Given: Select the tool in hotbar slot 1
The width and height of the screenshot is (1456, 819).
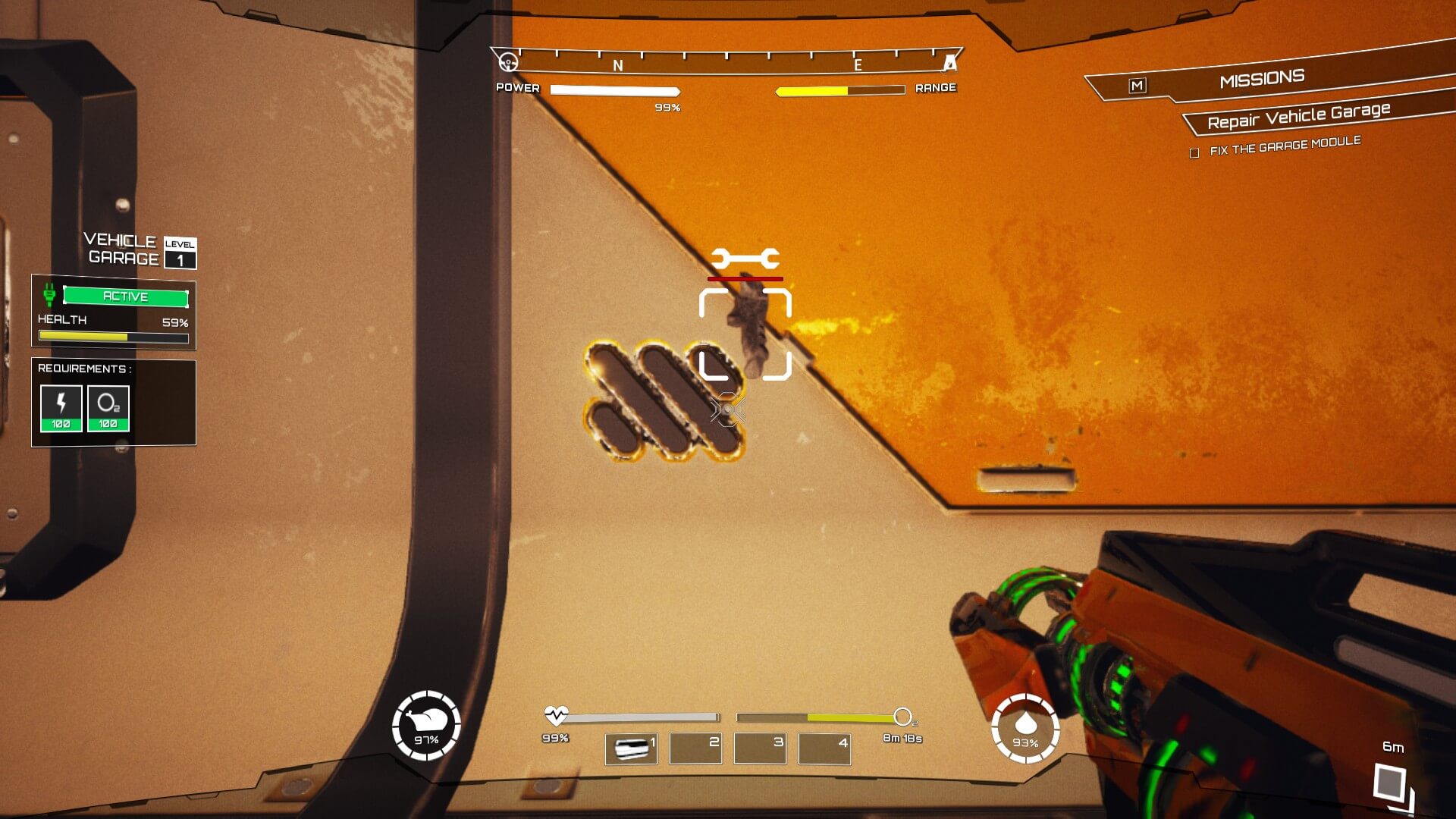Looking at the screenshot, I should coord(631,748).
